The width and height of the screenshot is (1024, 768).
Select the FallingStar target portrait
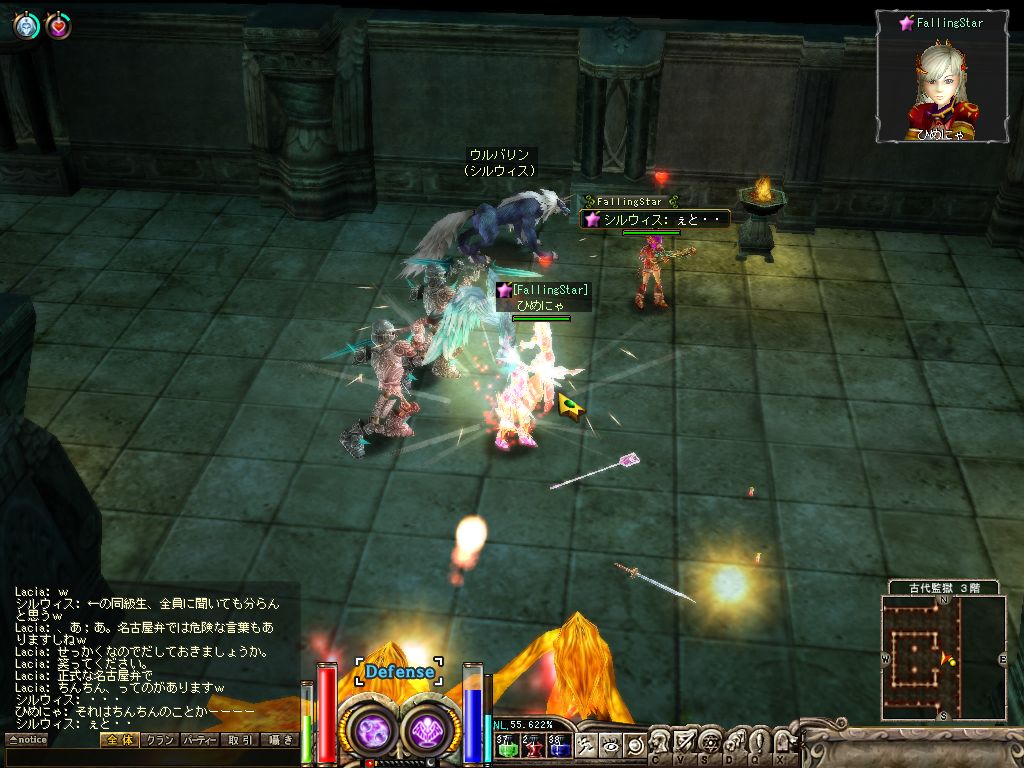pyautogui.click(x=940, y=77)
